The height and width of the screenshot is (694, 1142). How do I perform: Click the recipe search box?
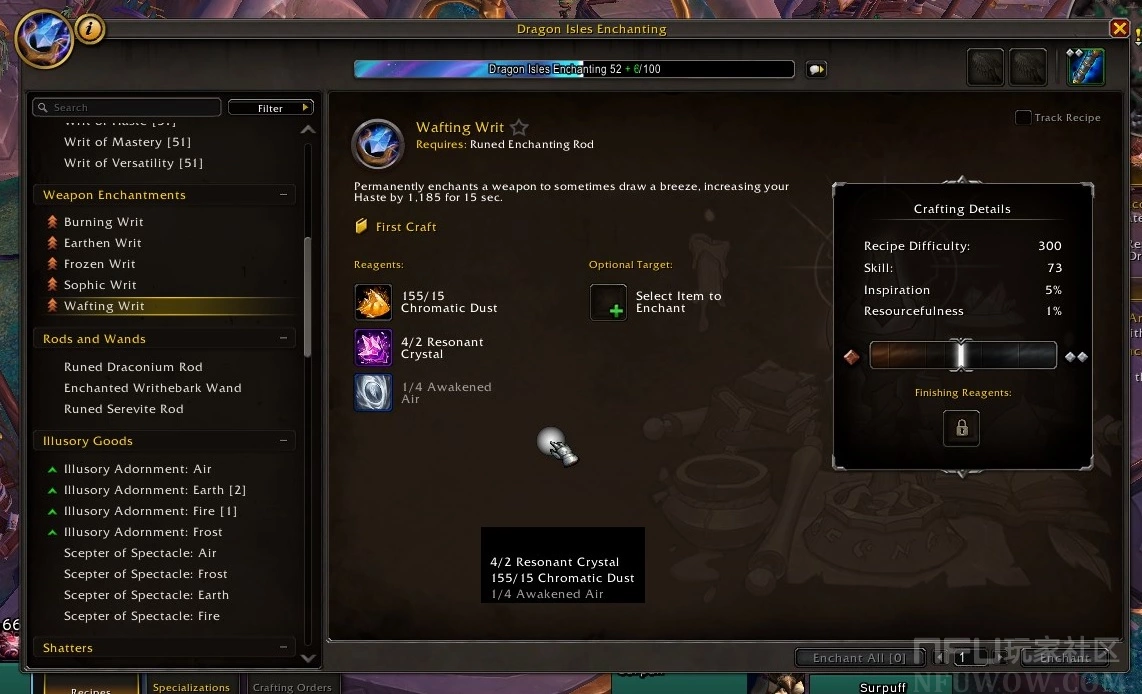pyautogui.click(x=127, y=107)
